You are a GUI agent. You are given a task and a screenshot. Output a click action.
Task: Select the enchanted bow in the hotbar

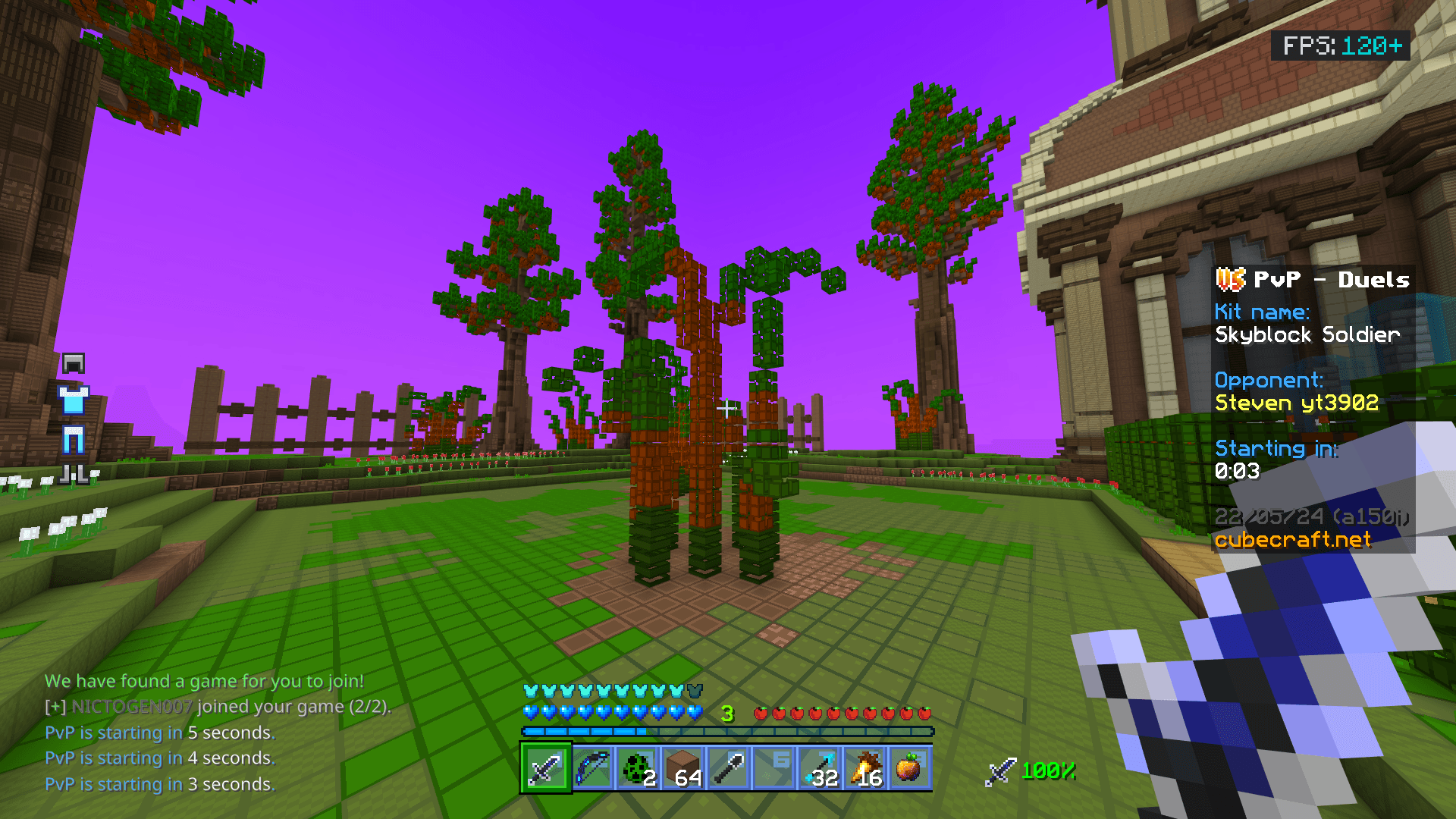click(593, 768)
